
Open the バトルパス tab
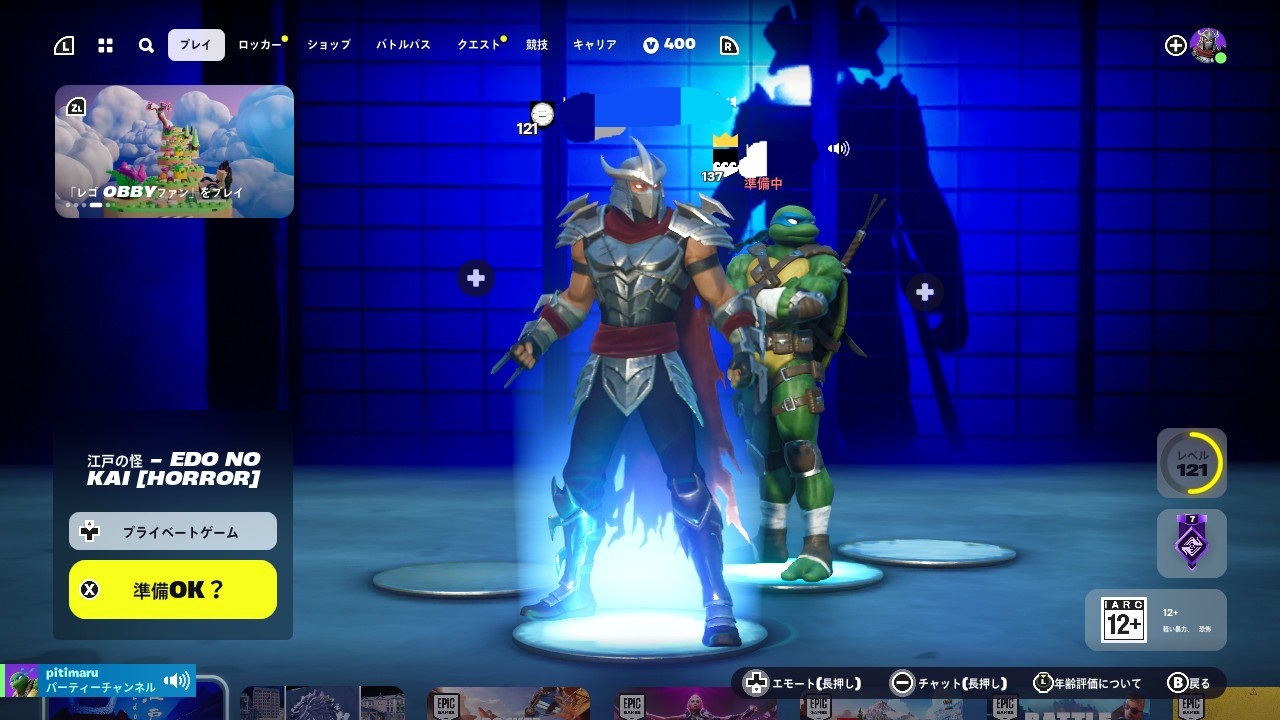click(403, 45)
